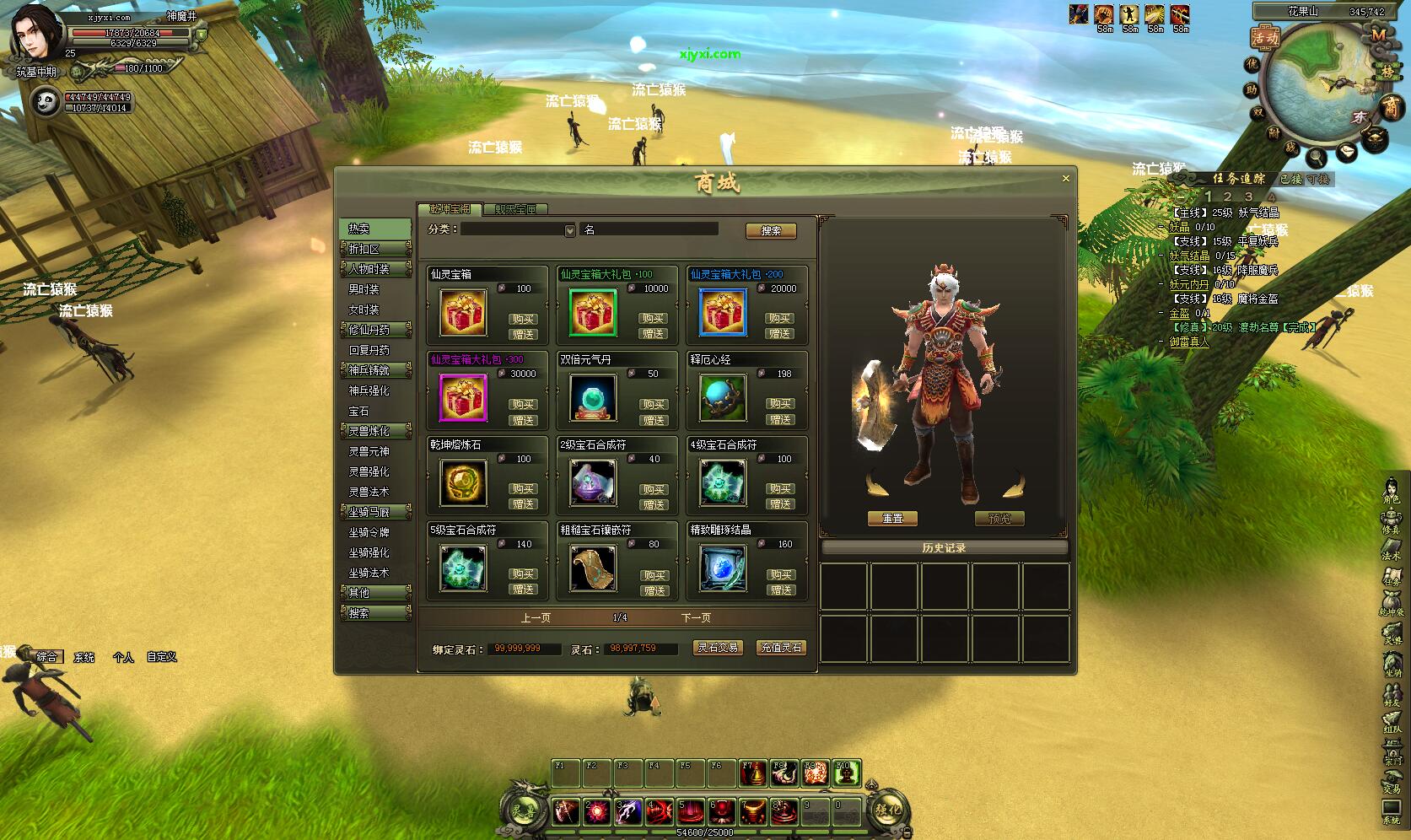Buy the 精致雕琢结晶 item
The width and height of the screenshot is (1411, 840).
pyautogui.click(x=781, y=574)
